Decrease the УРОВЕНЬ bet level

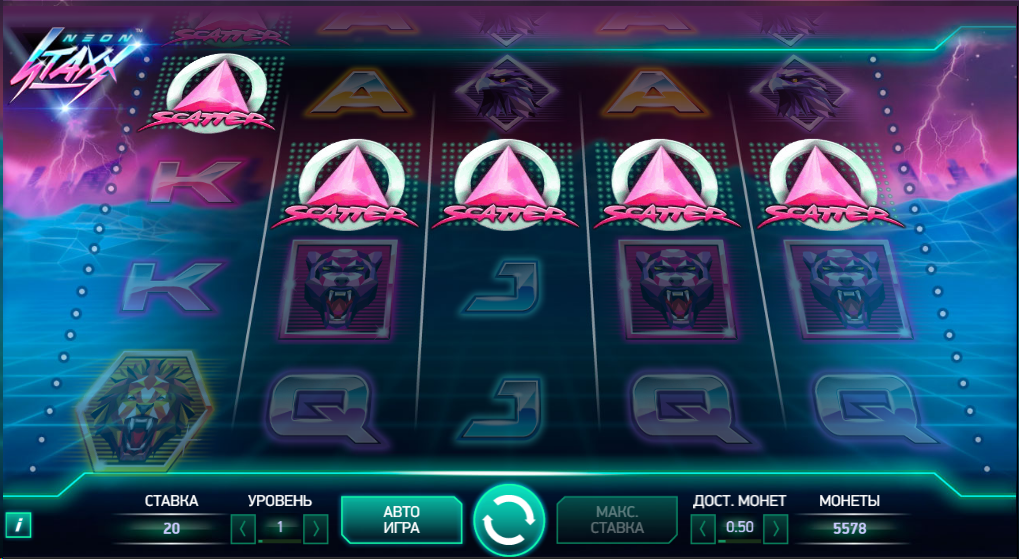click(x=243, y=527)
